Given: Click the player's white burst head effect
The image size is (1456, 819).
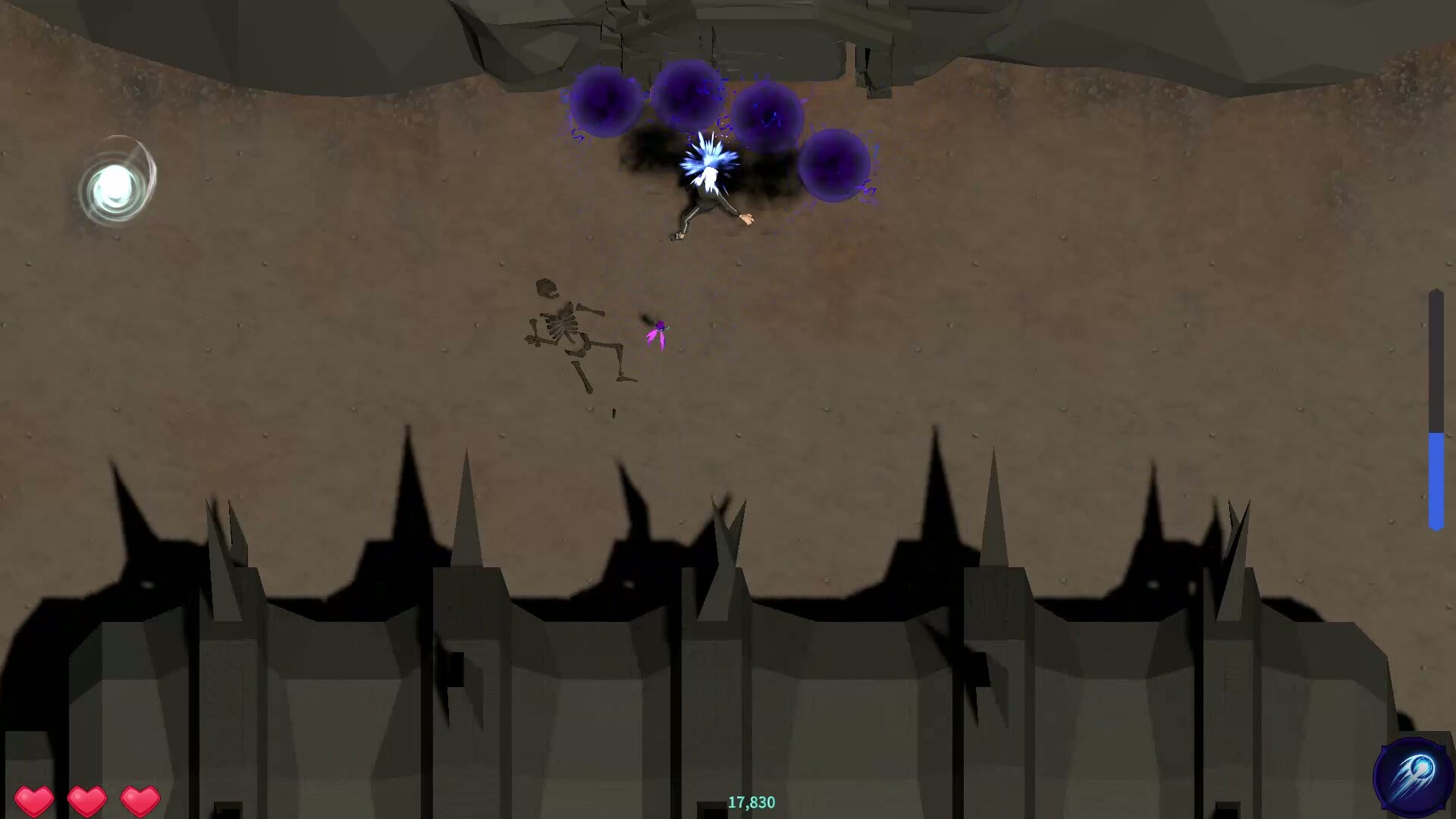Looking at the screenshot, I should [708, 161].
